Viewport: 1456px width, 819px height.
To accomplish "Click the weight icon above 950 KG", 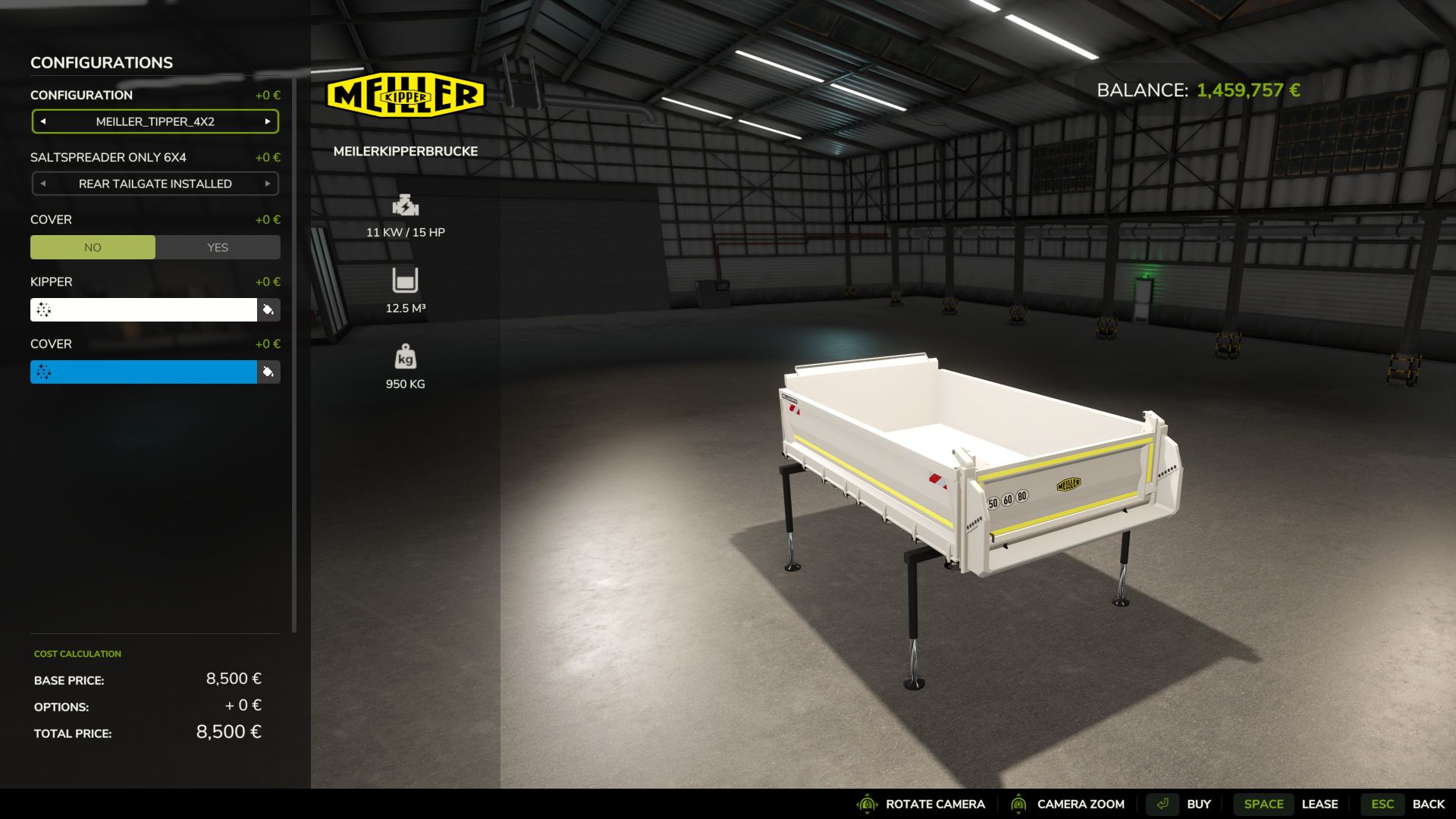I will pyautogui.click(x=406, y=356).
